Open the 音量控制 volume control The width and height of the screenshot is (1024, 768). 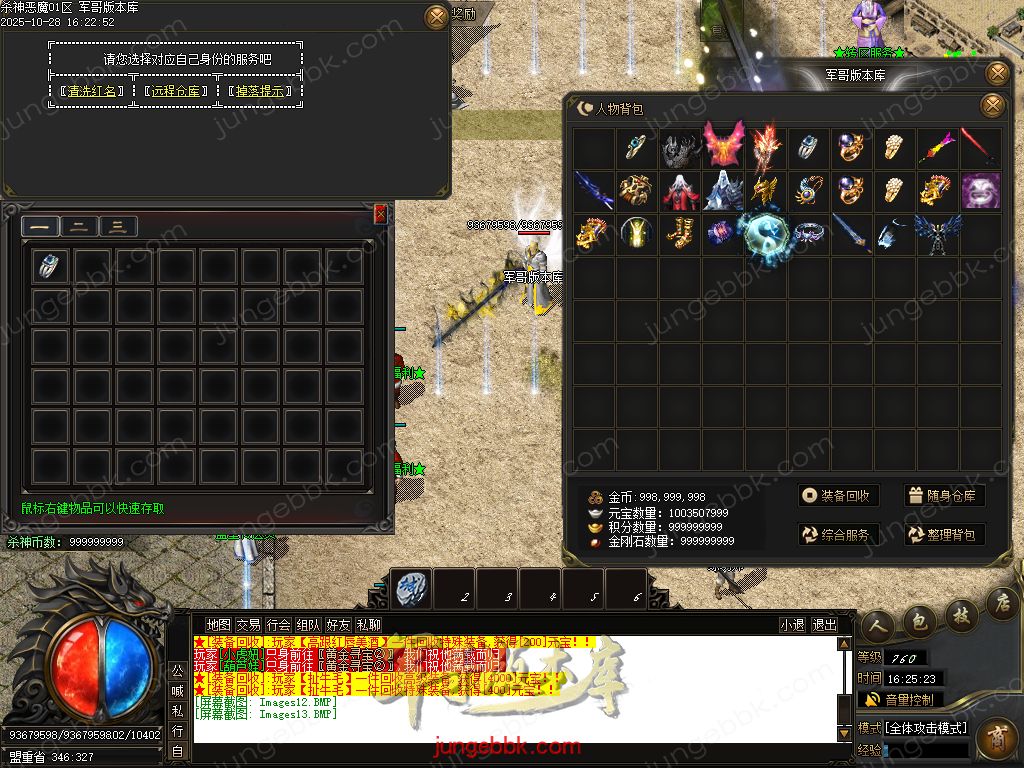tap(900, 700)
